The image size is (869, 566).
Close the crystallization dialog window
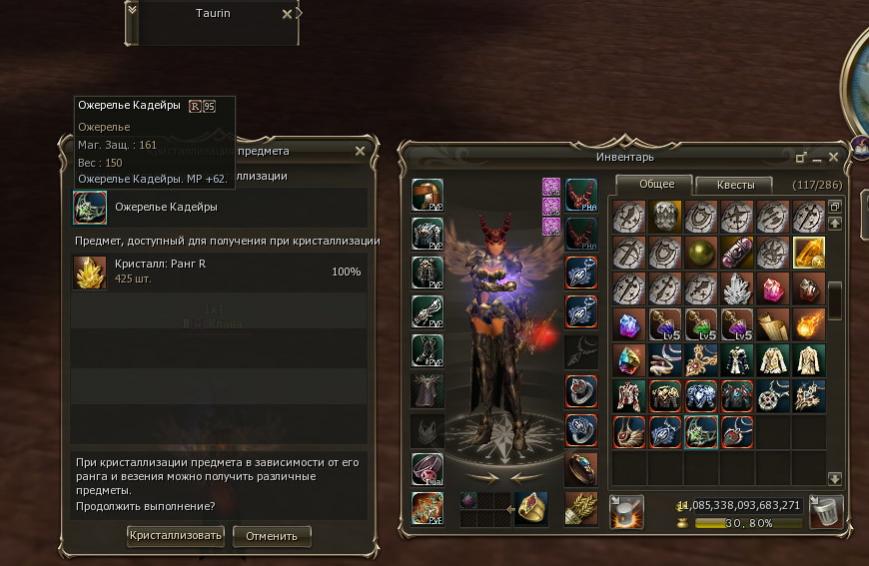pos(360,151)
